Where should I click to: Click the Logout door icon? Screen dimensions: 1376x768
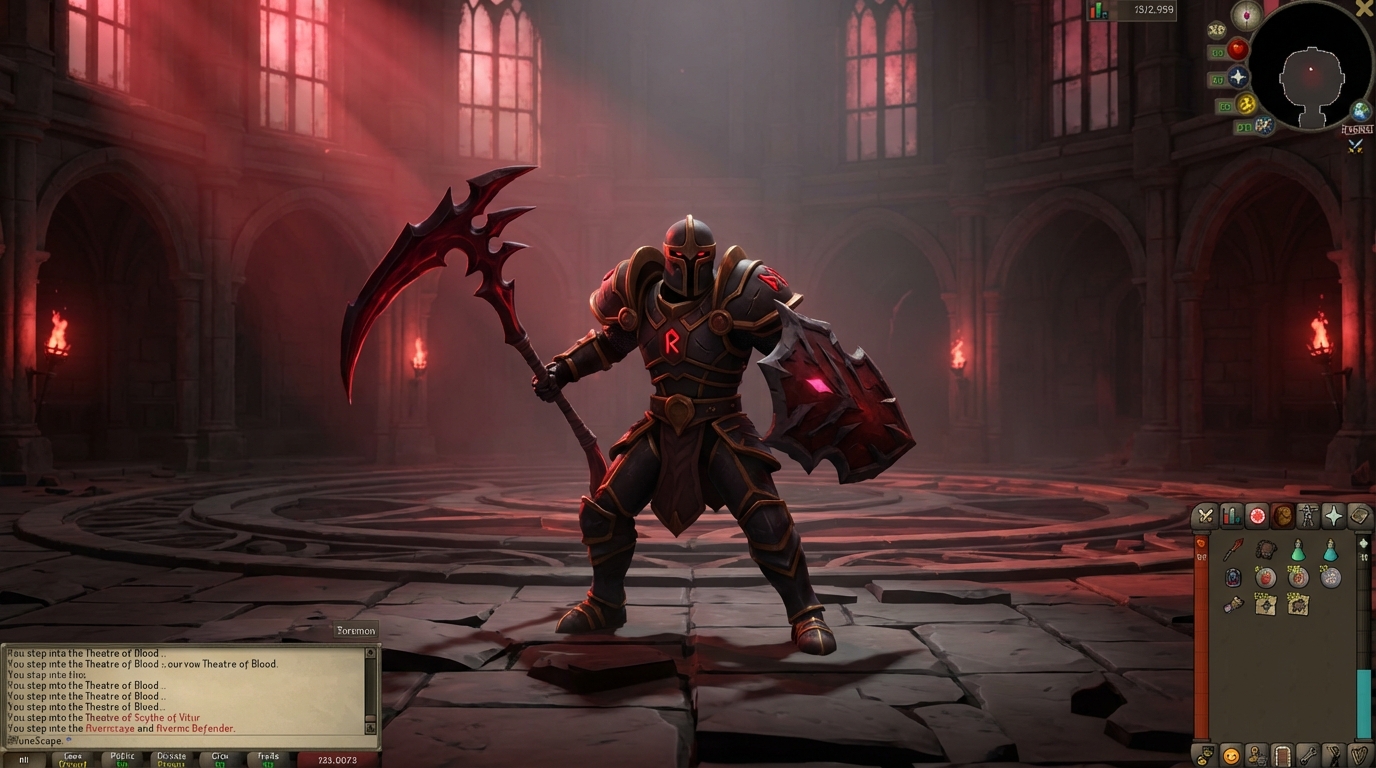coord(1282,757)
